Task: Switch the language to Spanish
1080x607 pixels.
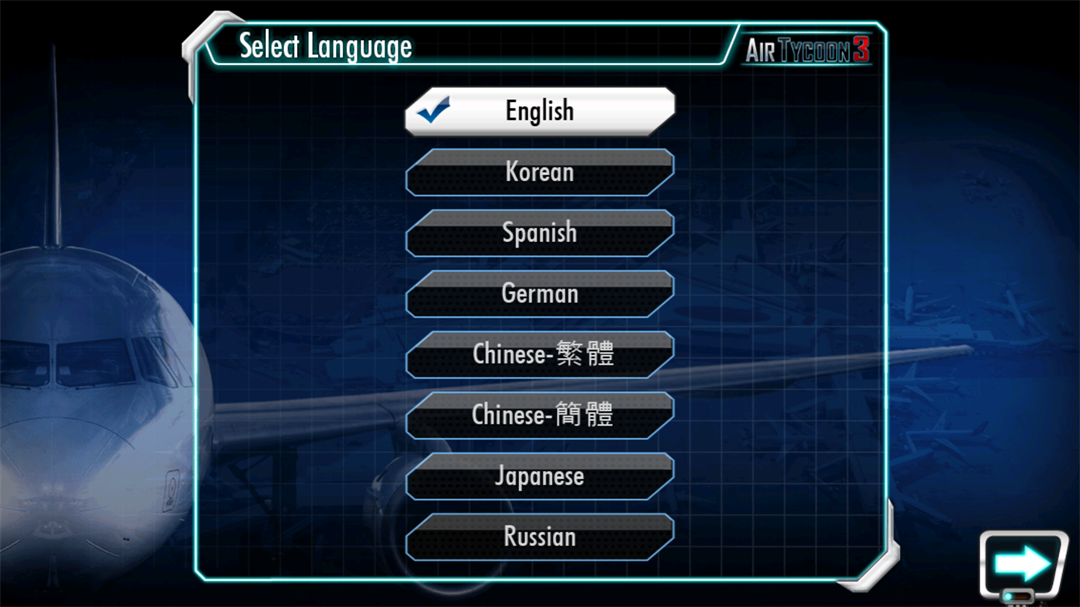Action: pos(540,233)
